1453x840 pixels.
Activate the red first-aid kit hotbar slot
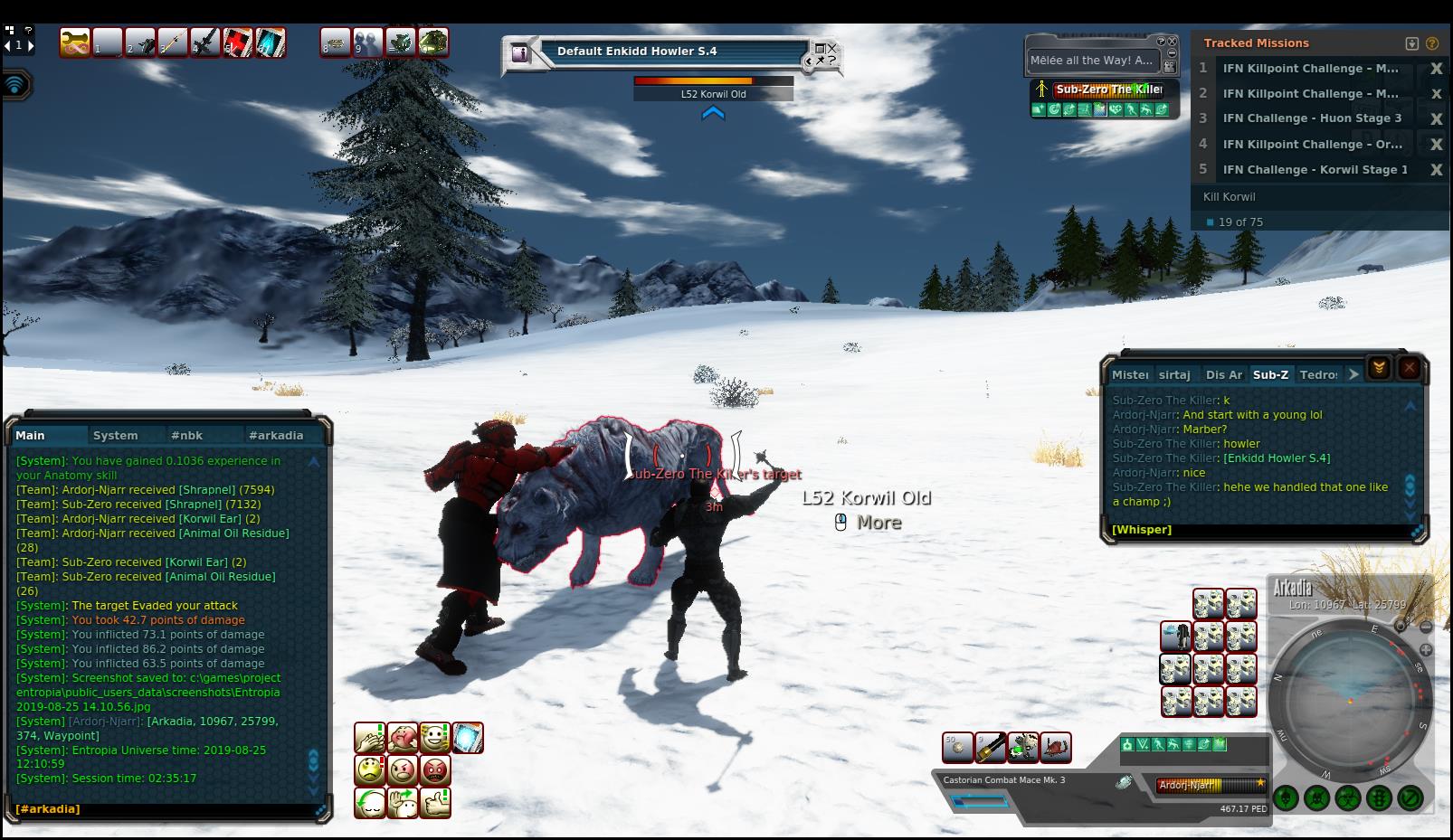238,42
